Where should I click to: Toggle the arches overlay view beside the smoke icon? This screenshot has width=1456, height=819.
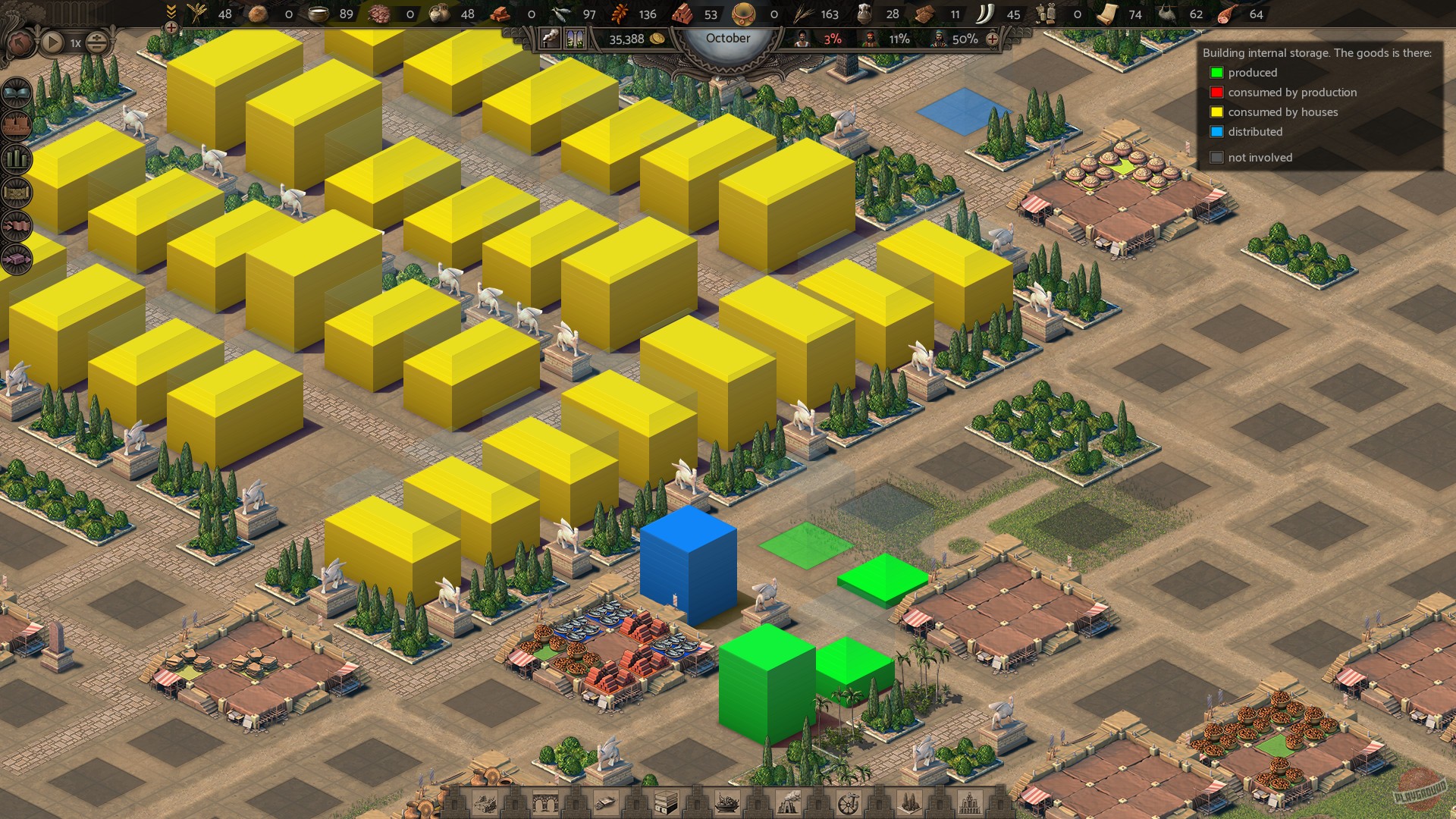click(x=575, y=38)
